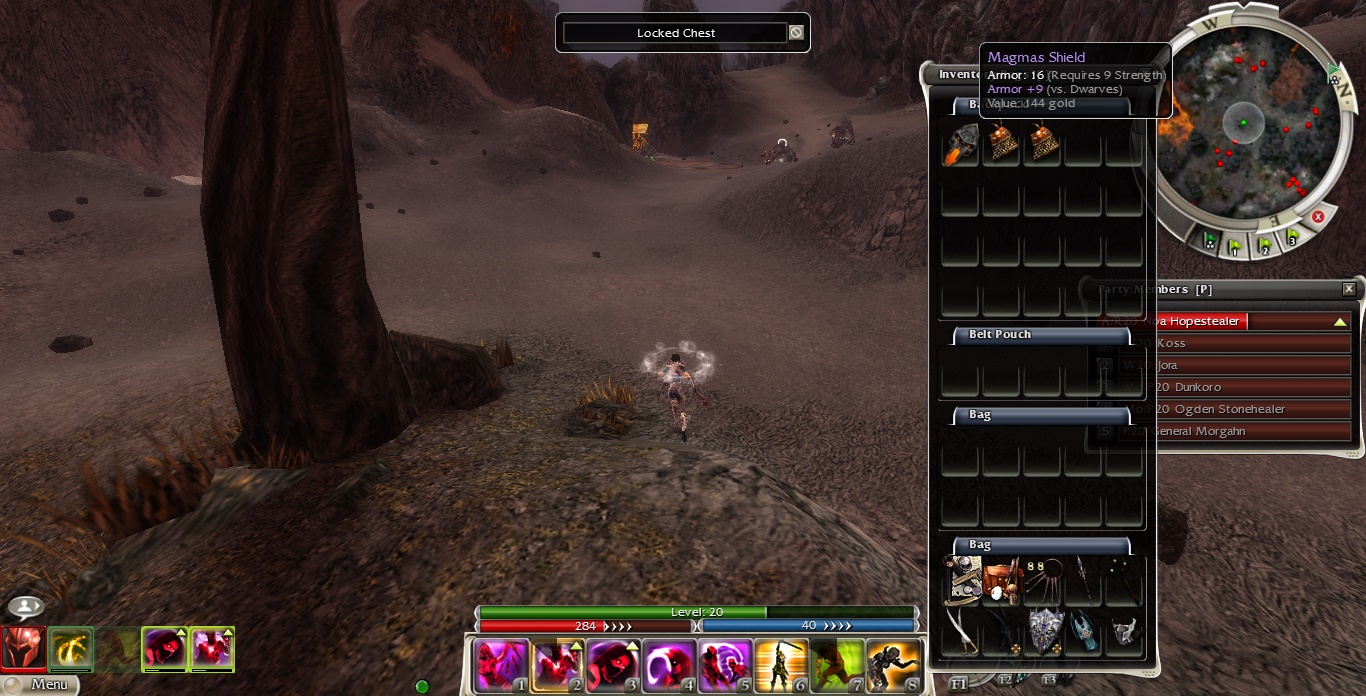Open the chat speech bubble icon
Screen dimensions: 1366x696
coord(25,607)
